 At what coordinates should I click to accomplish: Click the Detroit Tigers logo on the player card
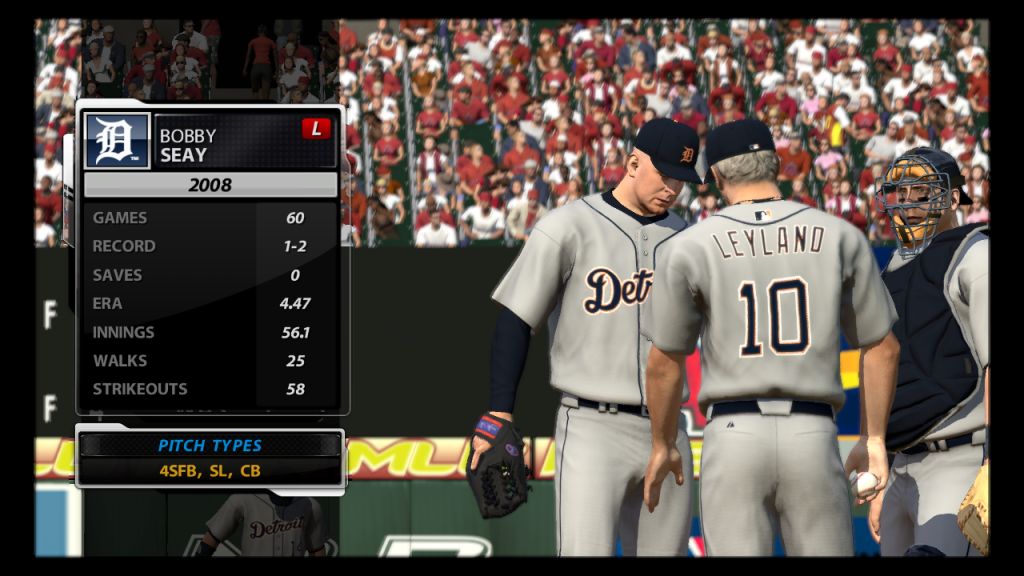tap(117, 140)
